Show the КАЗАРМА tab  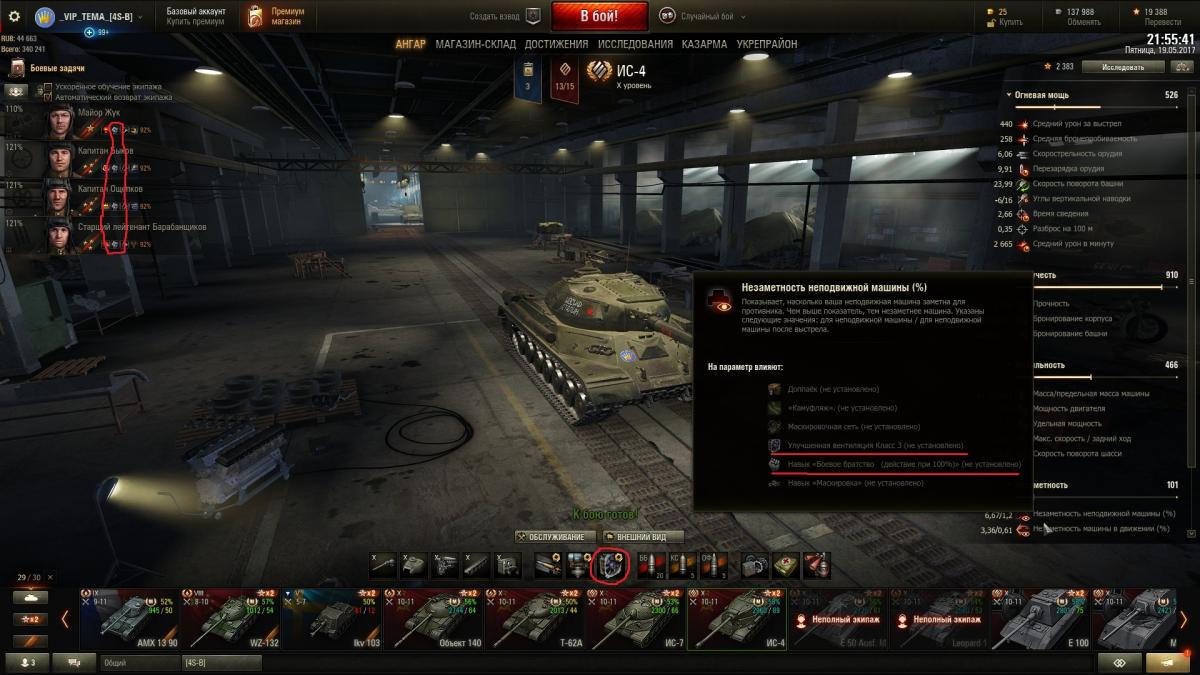click(x=705, y=44)
